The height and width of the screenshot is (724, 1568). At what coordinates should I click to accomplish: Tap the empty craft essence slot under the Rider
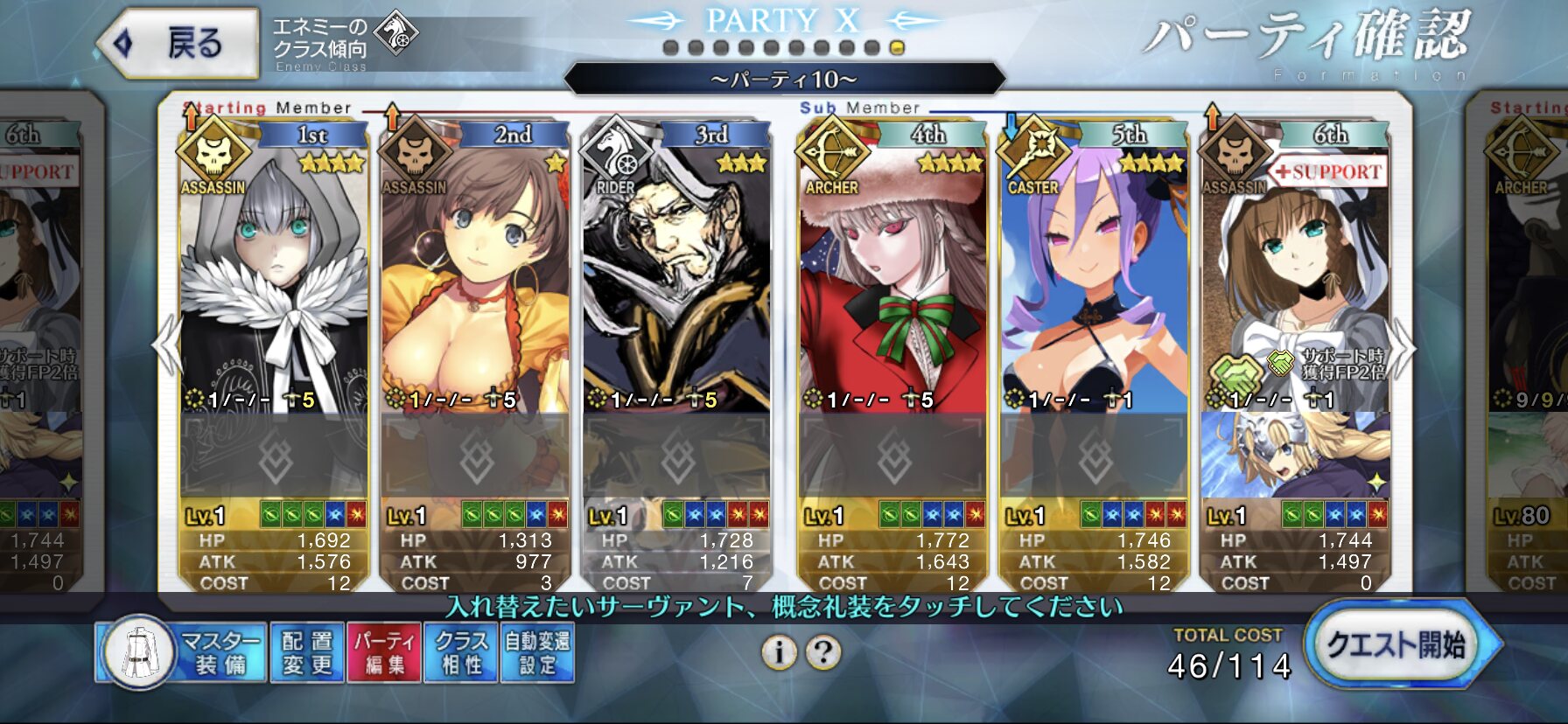[675, 456]
